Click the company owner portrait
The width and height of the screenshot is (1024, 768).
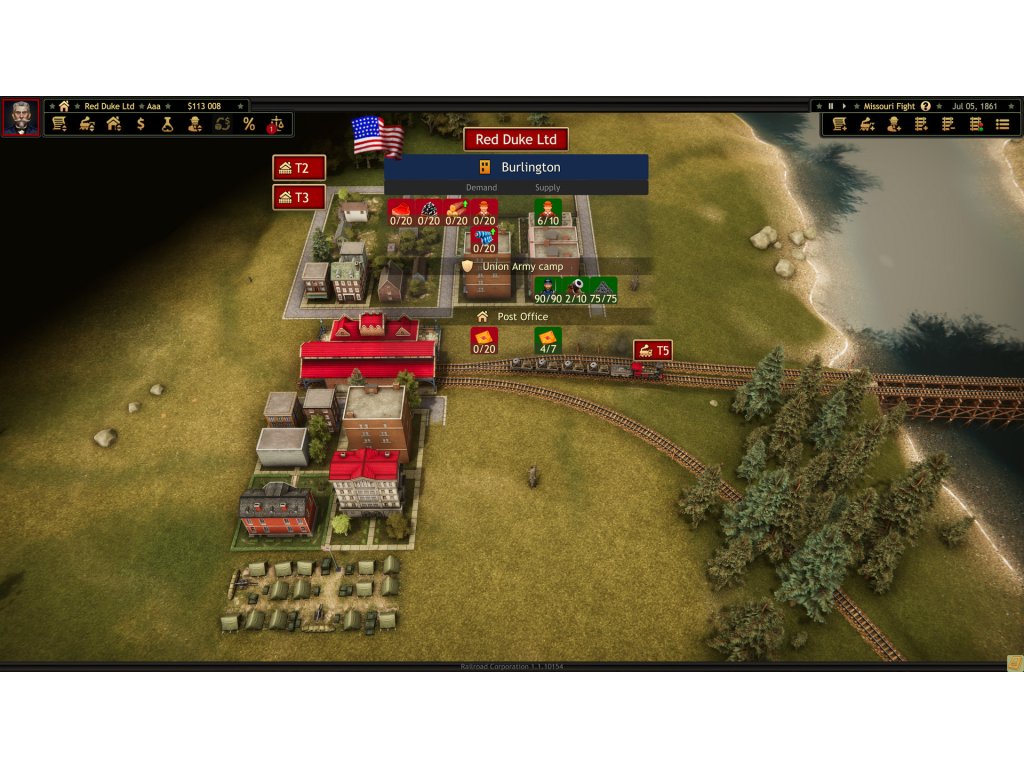pos(21,117)
